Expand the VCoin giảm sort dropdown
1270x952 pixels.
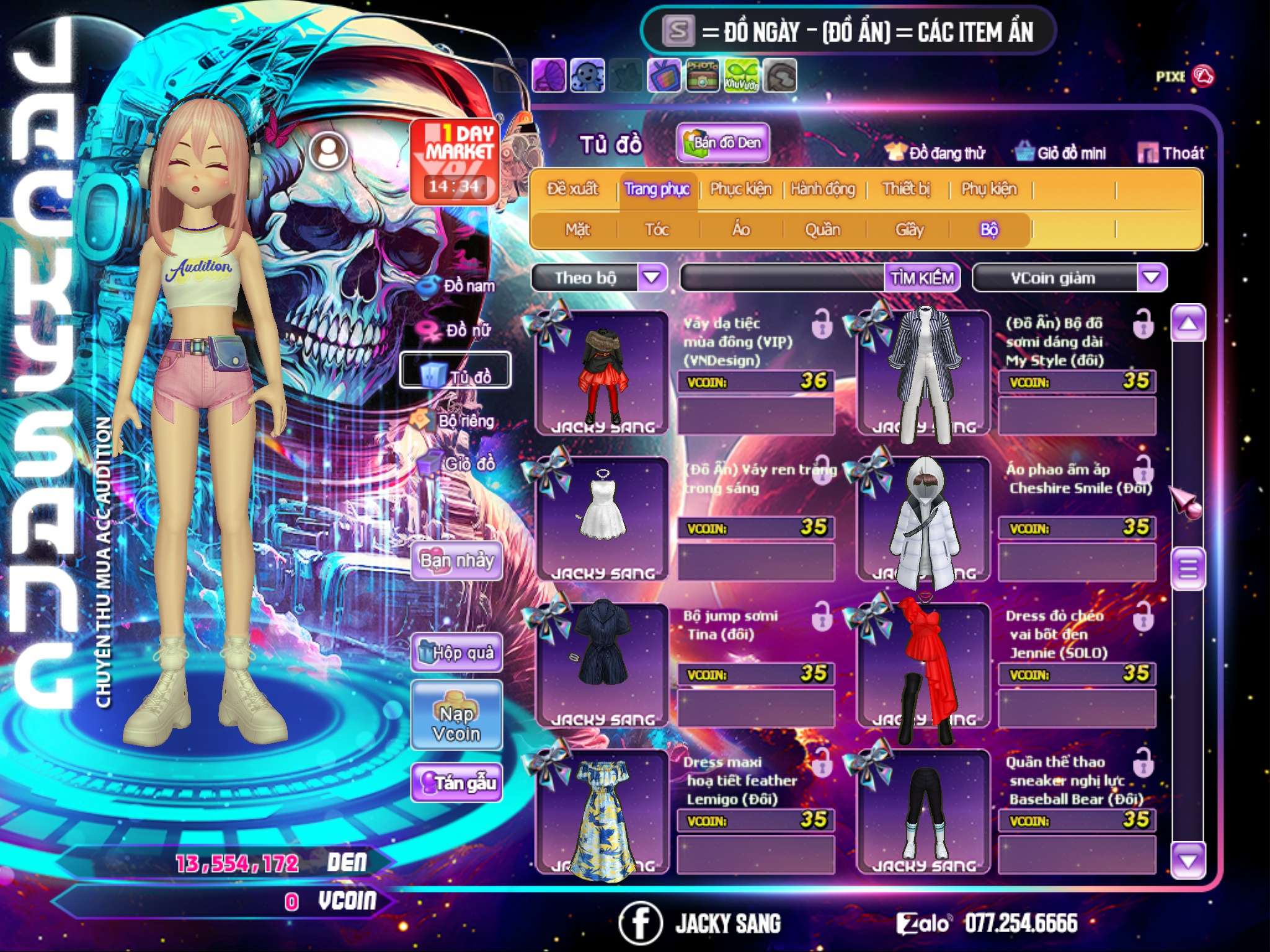pos(1151,277)
